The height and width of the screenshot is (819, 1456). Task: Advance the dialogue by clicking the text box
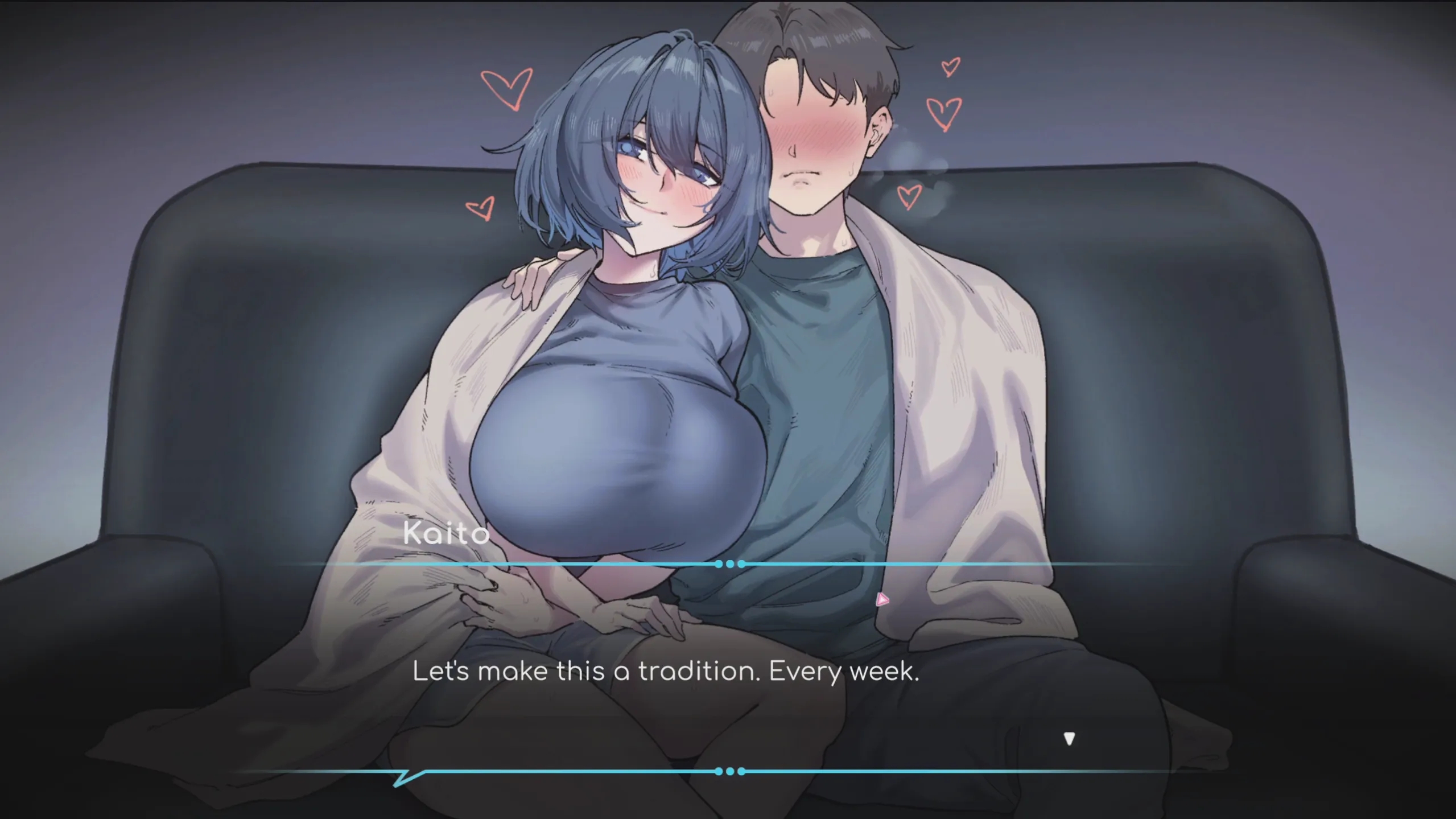[728, 672]
